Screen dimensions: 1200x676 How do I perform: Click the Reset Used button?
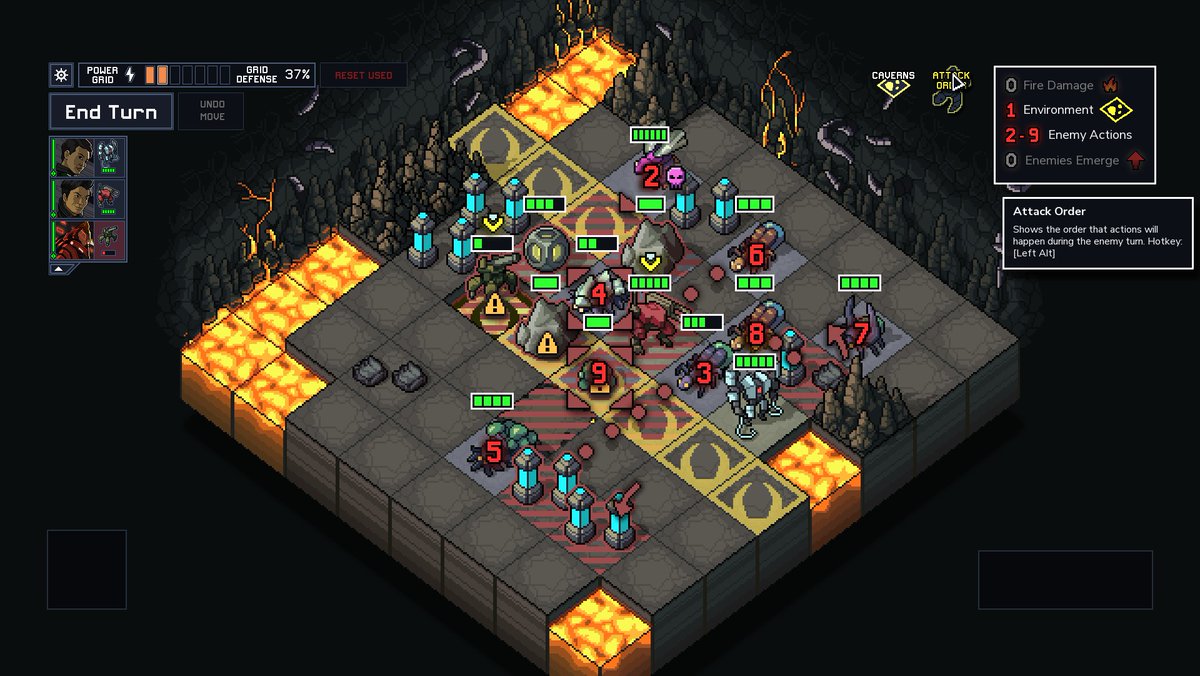(x=364, y=75)
